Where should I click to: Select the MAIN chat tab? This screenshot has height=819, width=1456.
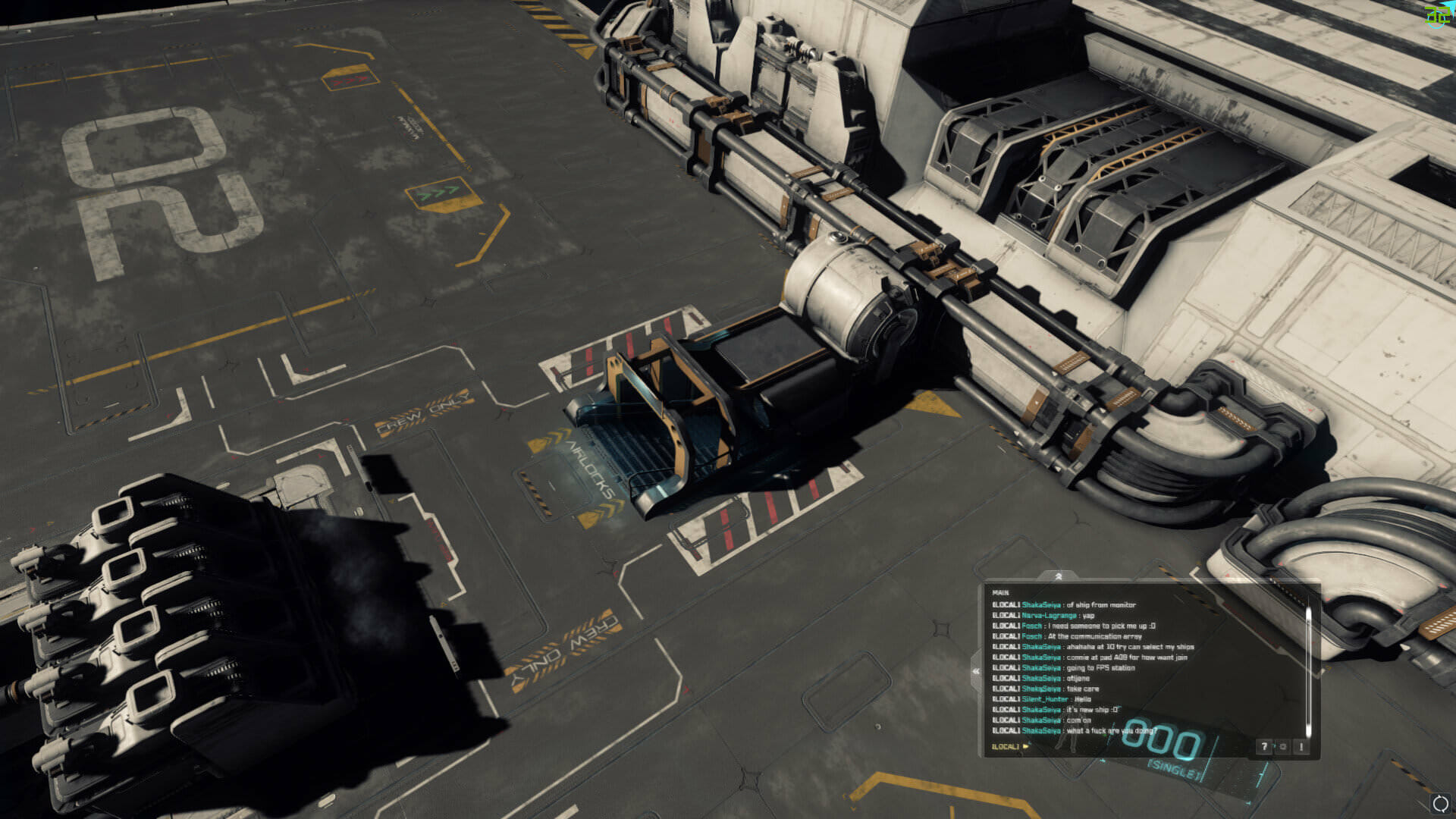pos(1000,592)
